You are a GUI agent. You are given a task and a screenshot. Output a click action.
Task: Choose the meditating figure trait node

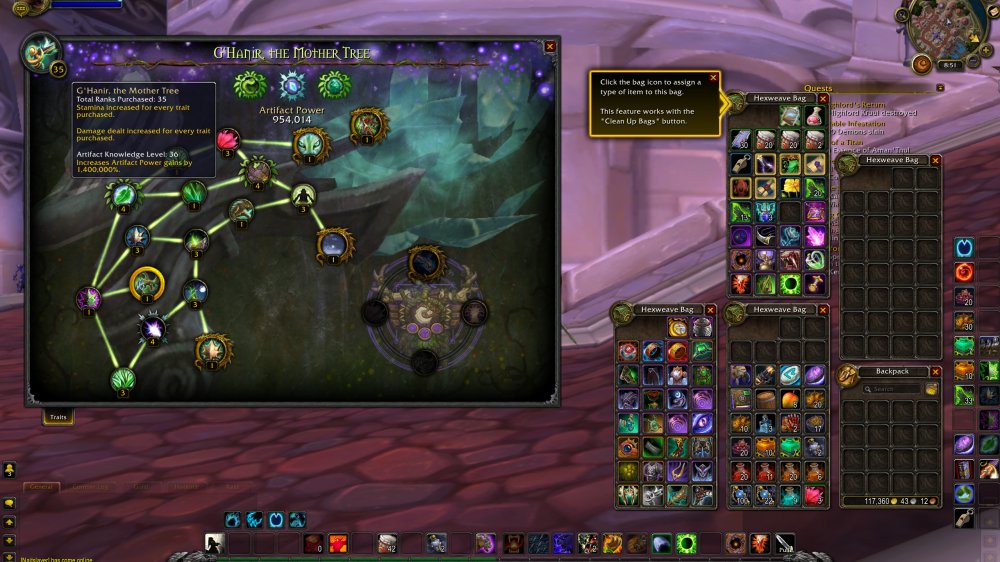pyautogui.click(x=303, y=194)
